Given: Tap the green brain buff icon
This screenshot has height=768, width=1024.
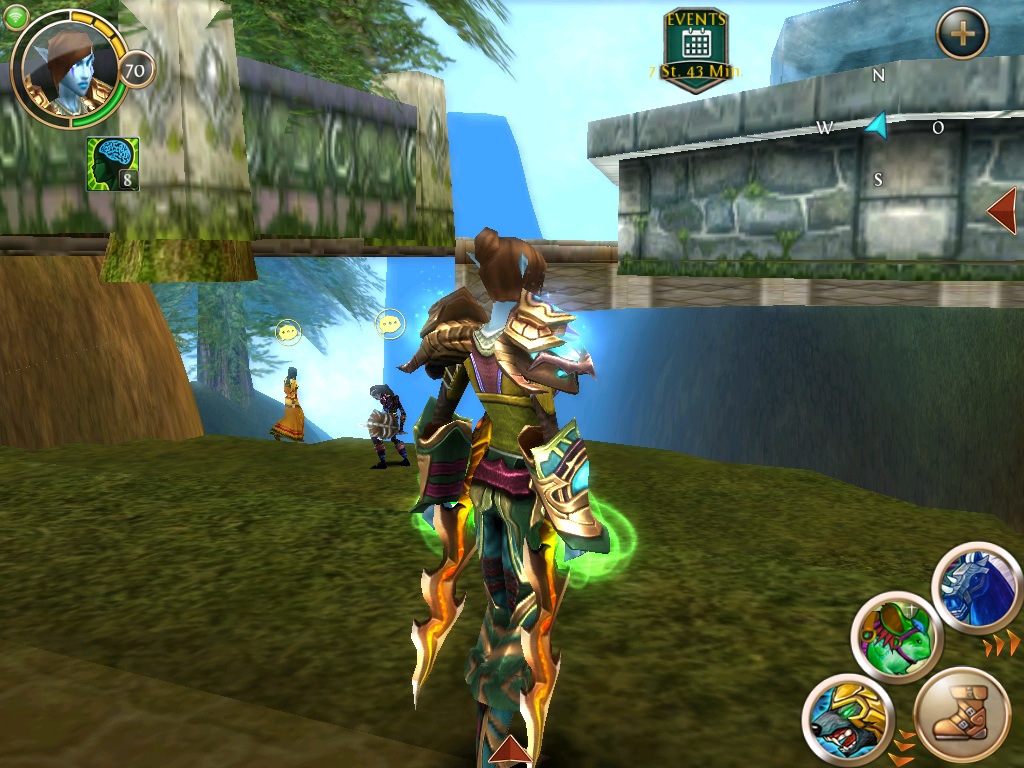Looking at the screenshot, I should pyautogui.click(x=112, y=164).
